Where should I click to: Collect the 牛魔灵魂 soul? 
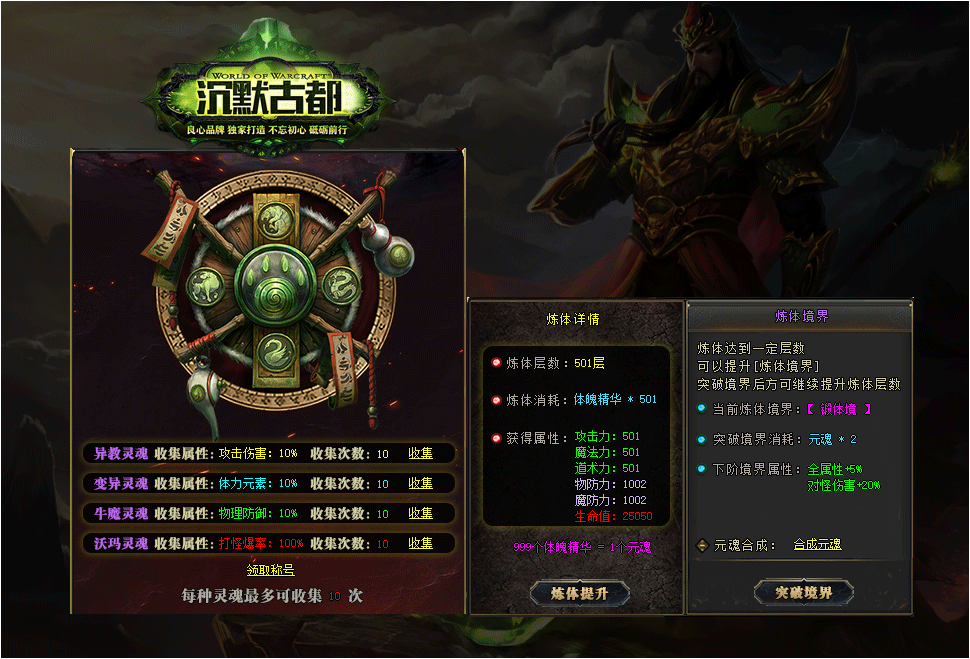click(420, 513)
